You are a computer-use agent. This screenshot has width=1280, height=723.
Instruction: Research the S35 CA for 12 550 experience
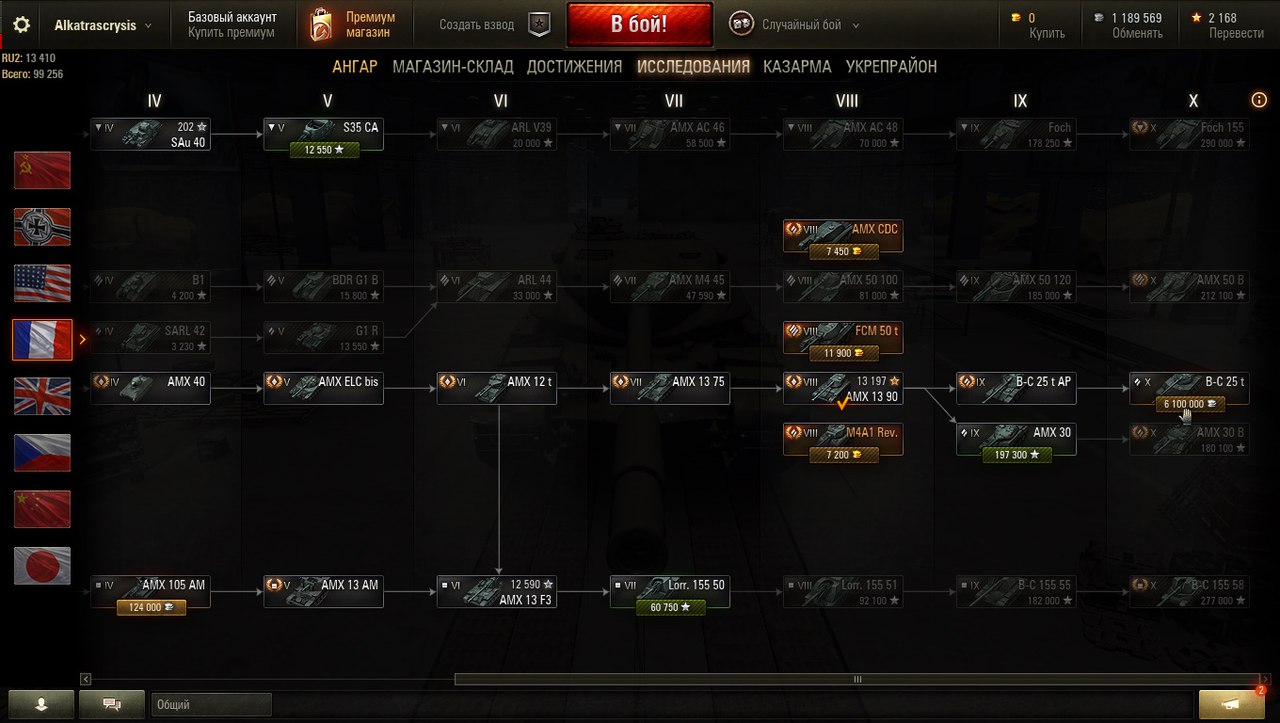point(324,150)
